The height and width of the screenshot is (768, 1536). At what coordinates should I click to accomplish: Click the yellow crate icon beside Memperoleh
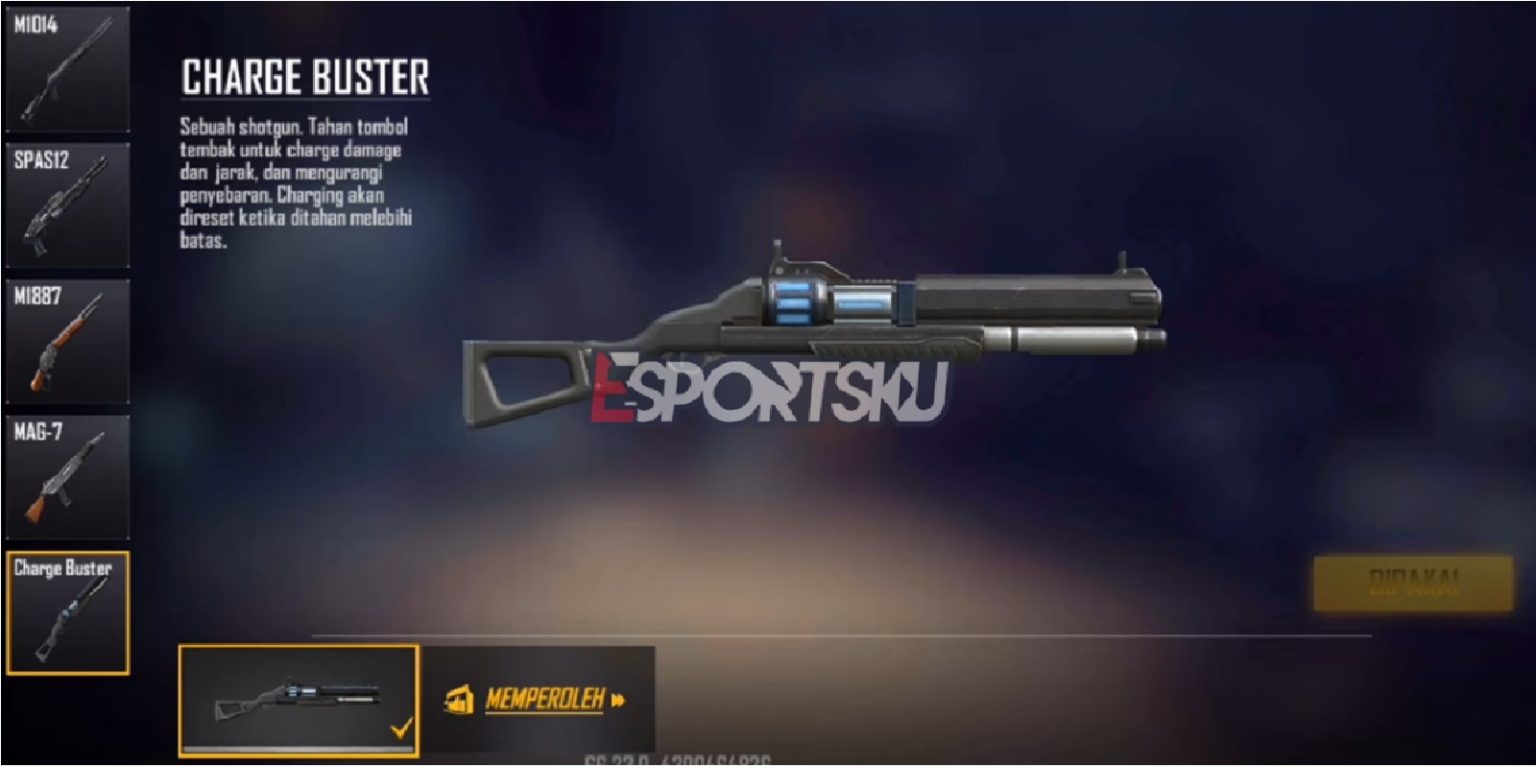(460, 700)
